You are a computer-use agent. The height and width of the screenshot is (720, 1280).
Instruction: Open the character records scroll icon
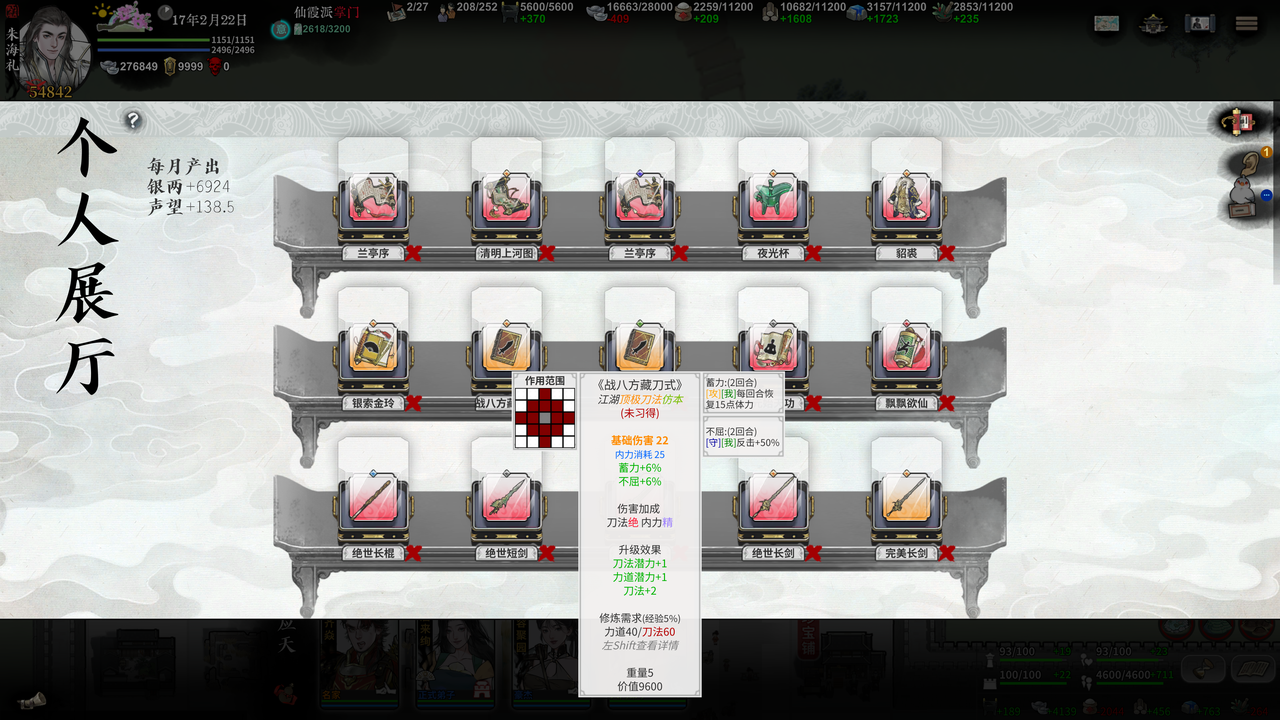[1200, 22]
